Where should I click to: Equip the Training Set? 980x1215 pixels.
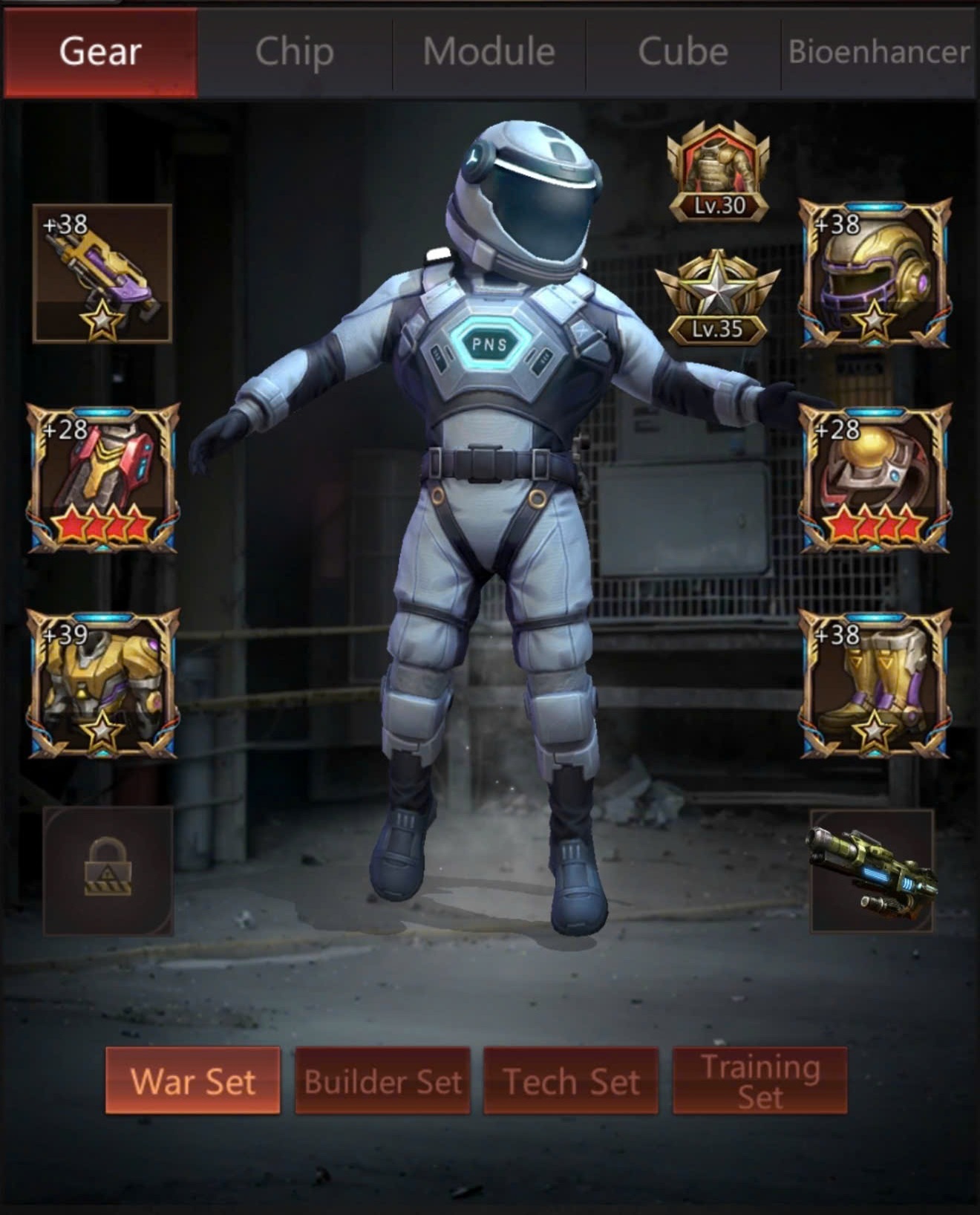[x=759, y=1081]
